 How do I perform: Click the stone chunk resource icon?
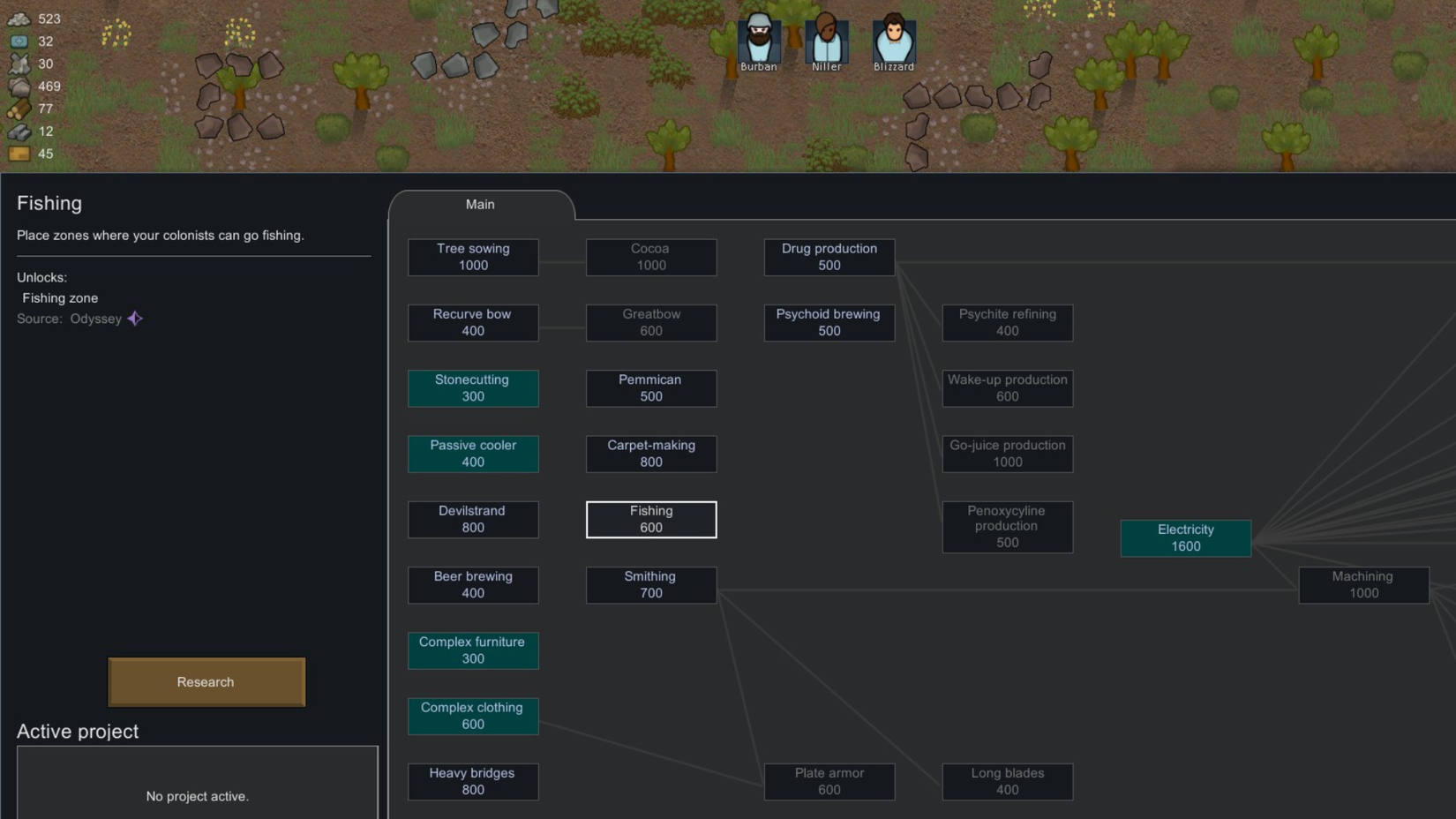tap(18, 86)
